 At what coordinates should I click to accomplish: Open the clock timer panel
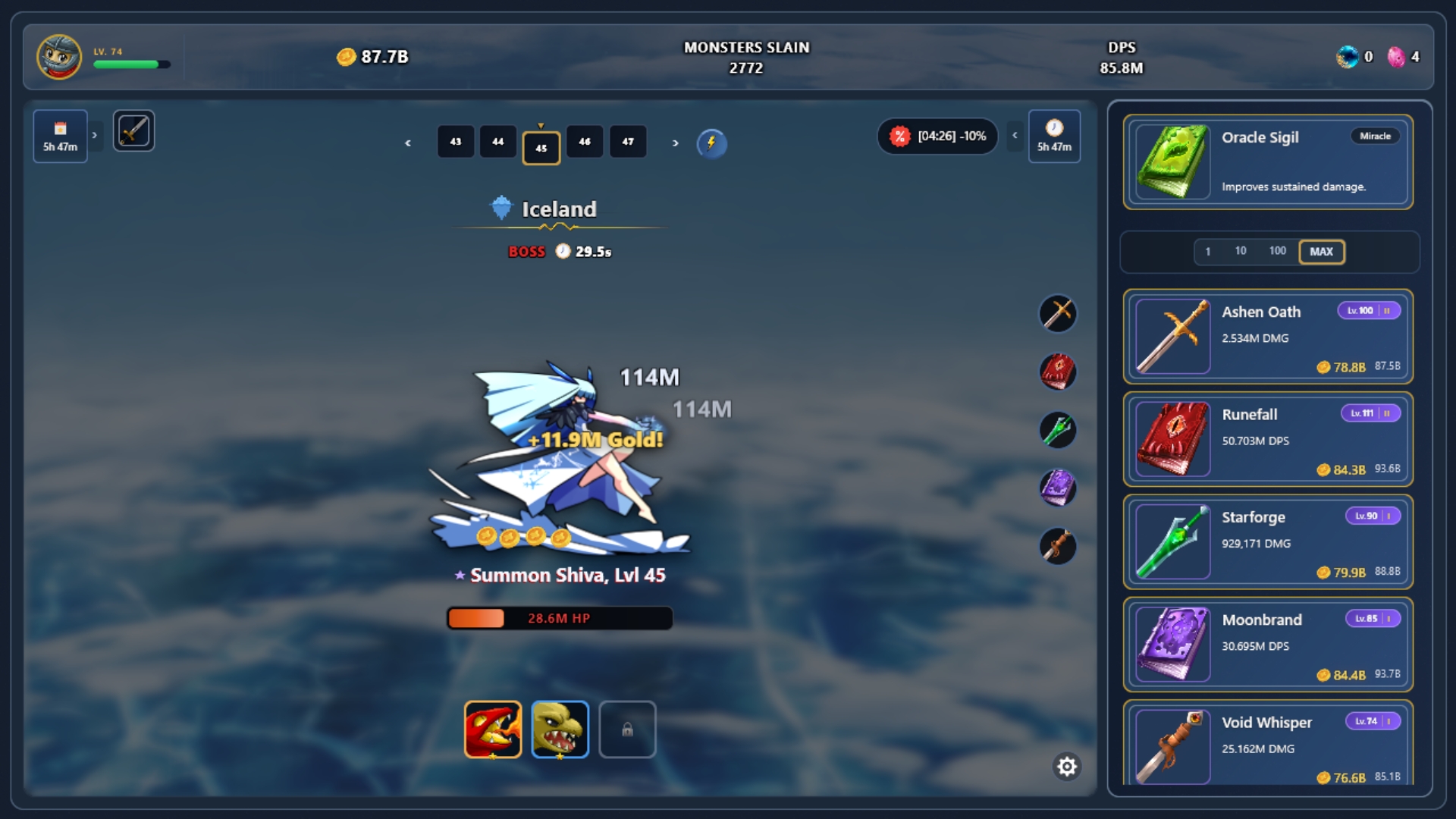tap(1054, 136)
